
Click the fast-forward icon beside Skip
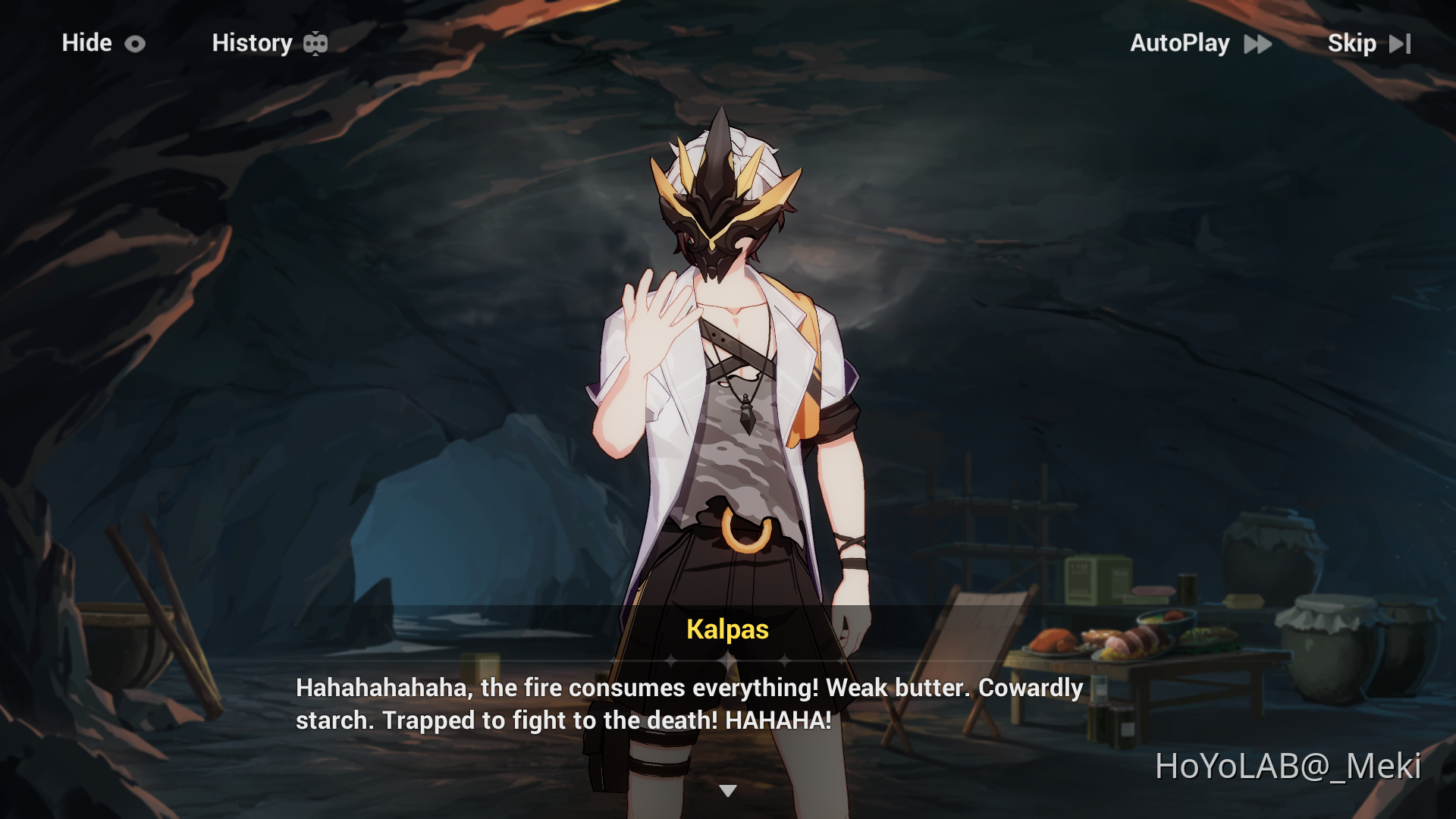(1400, 43)
